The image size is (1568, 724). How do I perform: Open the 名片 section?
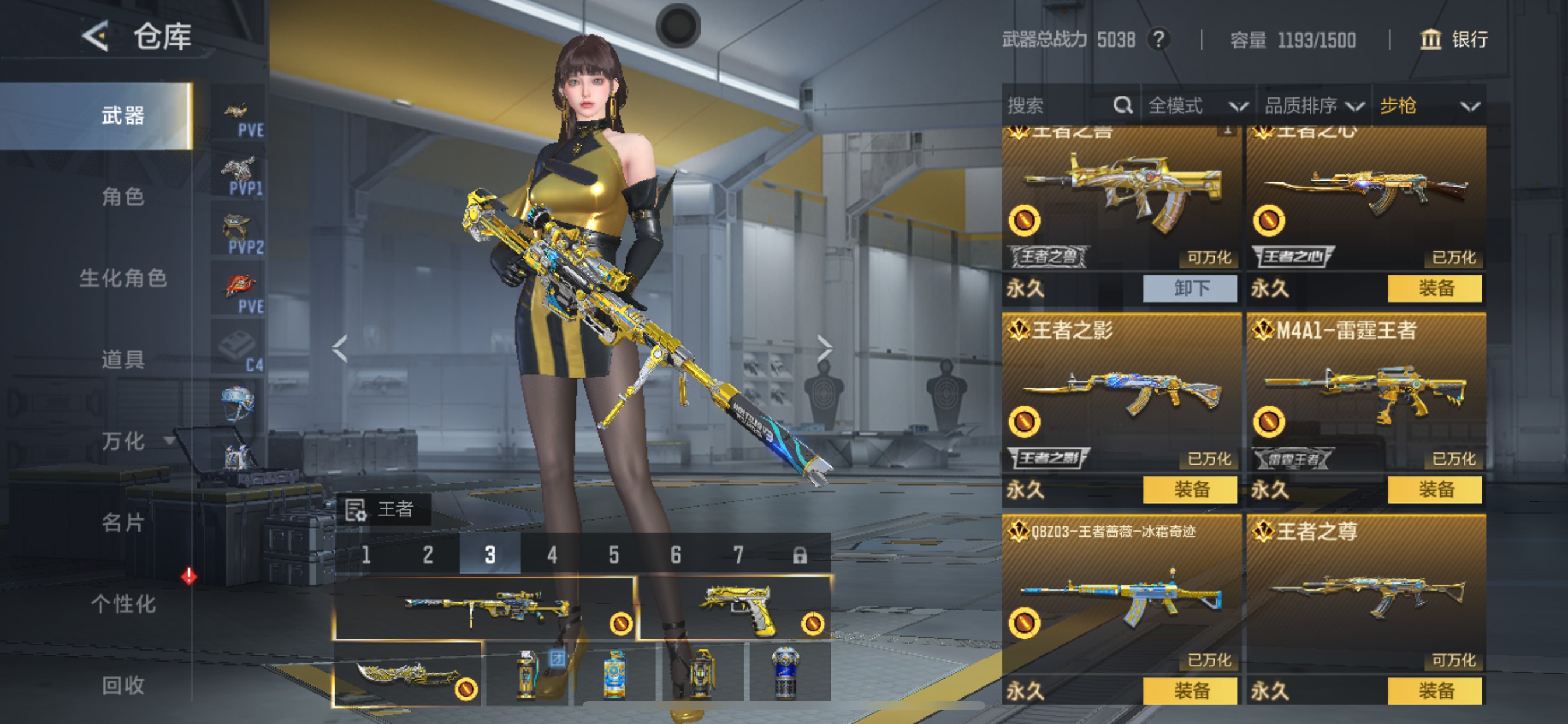click(x=123, y=523)
